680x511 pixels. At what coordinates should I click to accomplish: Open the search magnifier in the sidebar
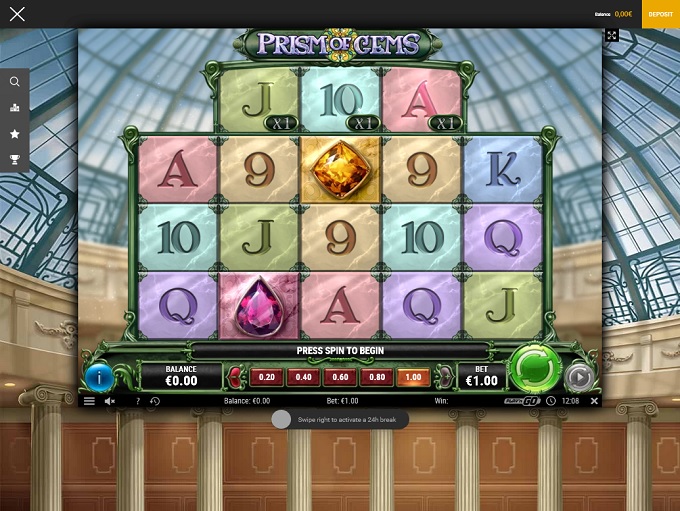pos(15,82)
